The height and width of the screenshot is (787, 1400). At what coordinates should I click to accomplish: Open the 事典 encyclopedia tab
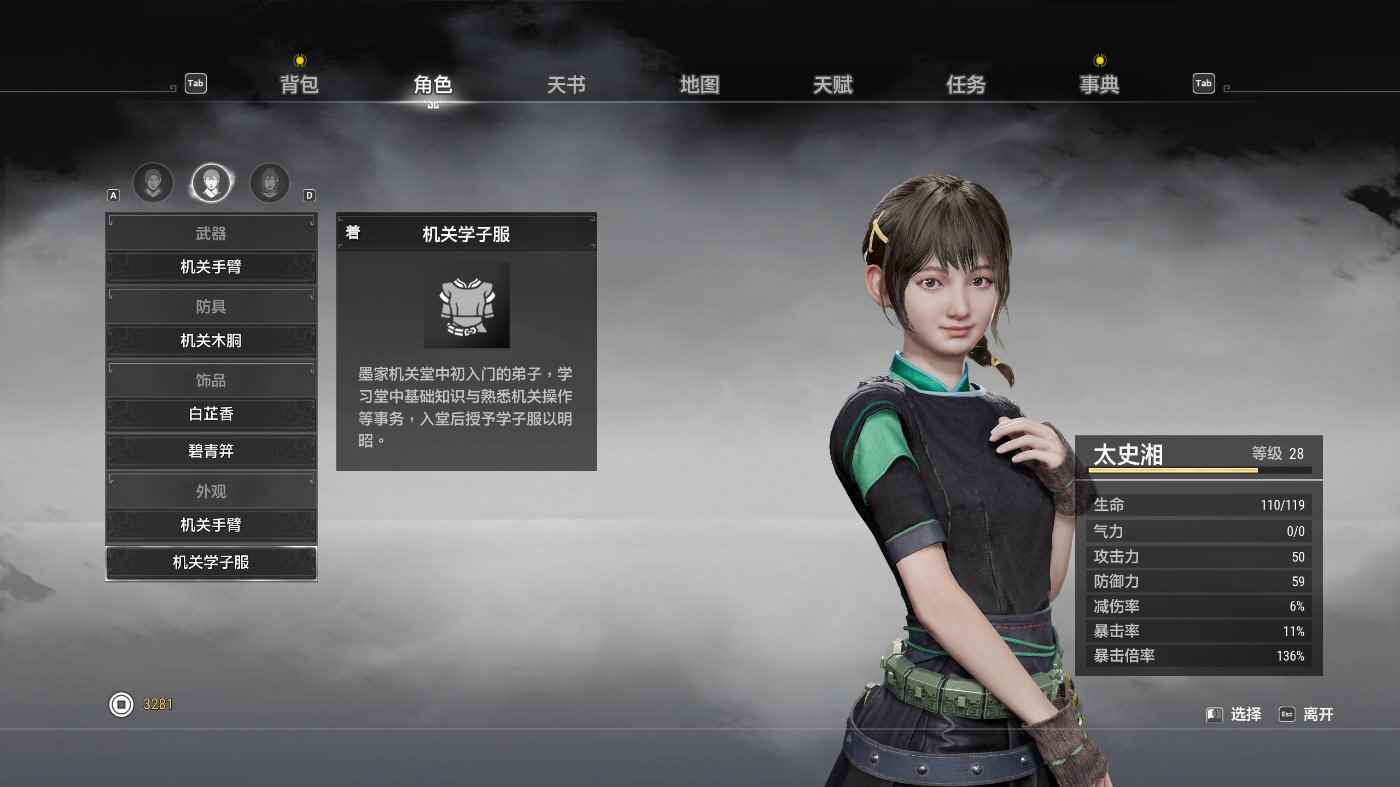click(1098, 85)
